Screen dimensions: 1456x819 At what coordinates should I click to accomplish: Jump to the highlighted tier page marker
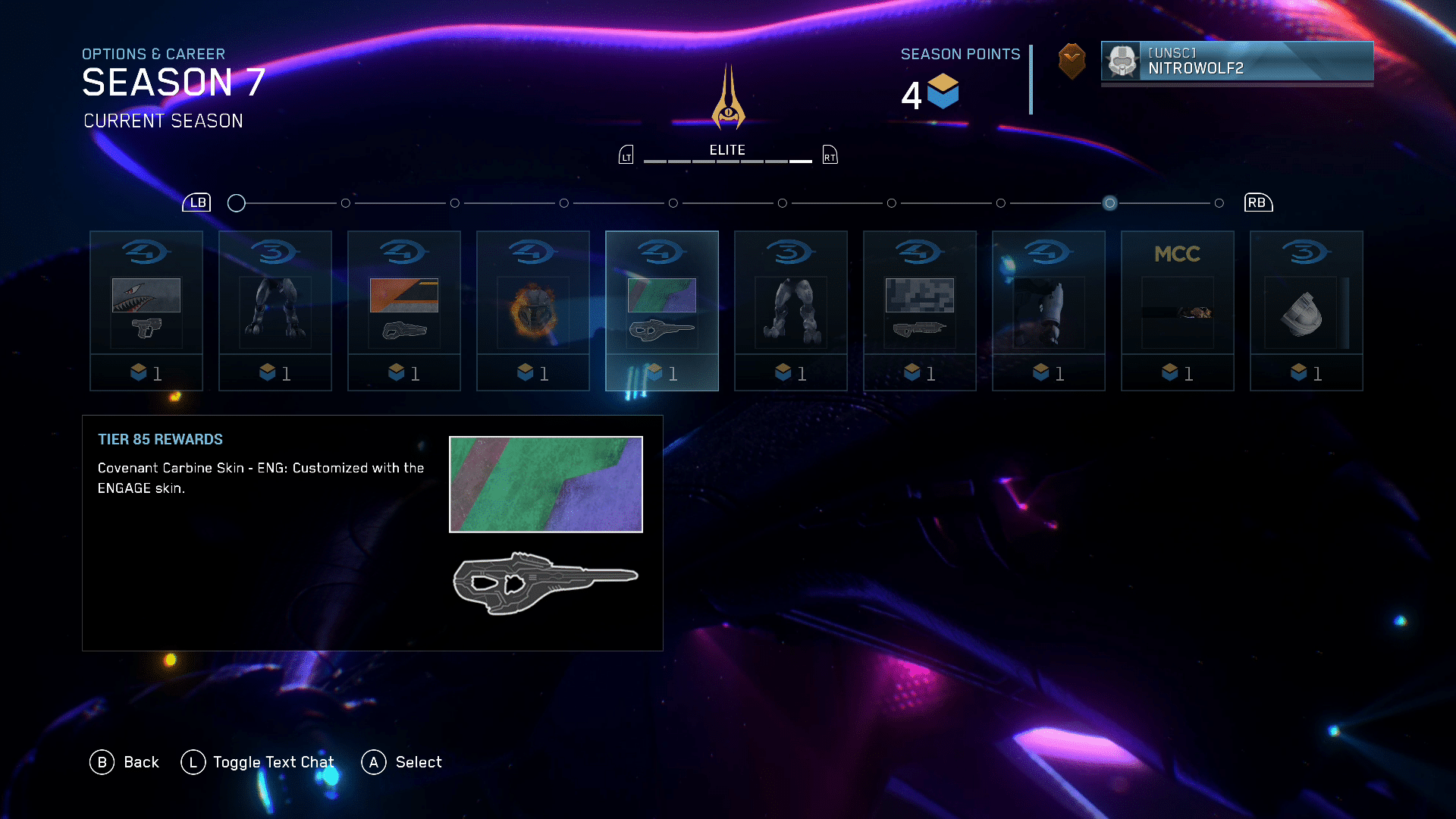[1109, 203]
